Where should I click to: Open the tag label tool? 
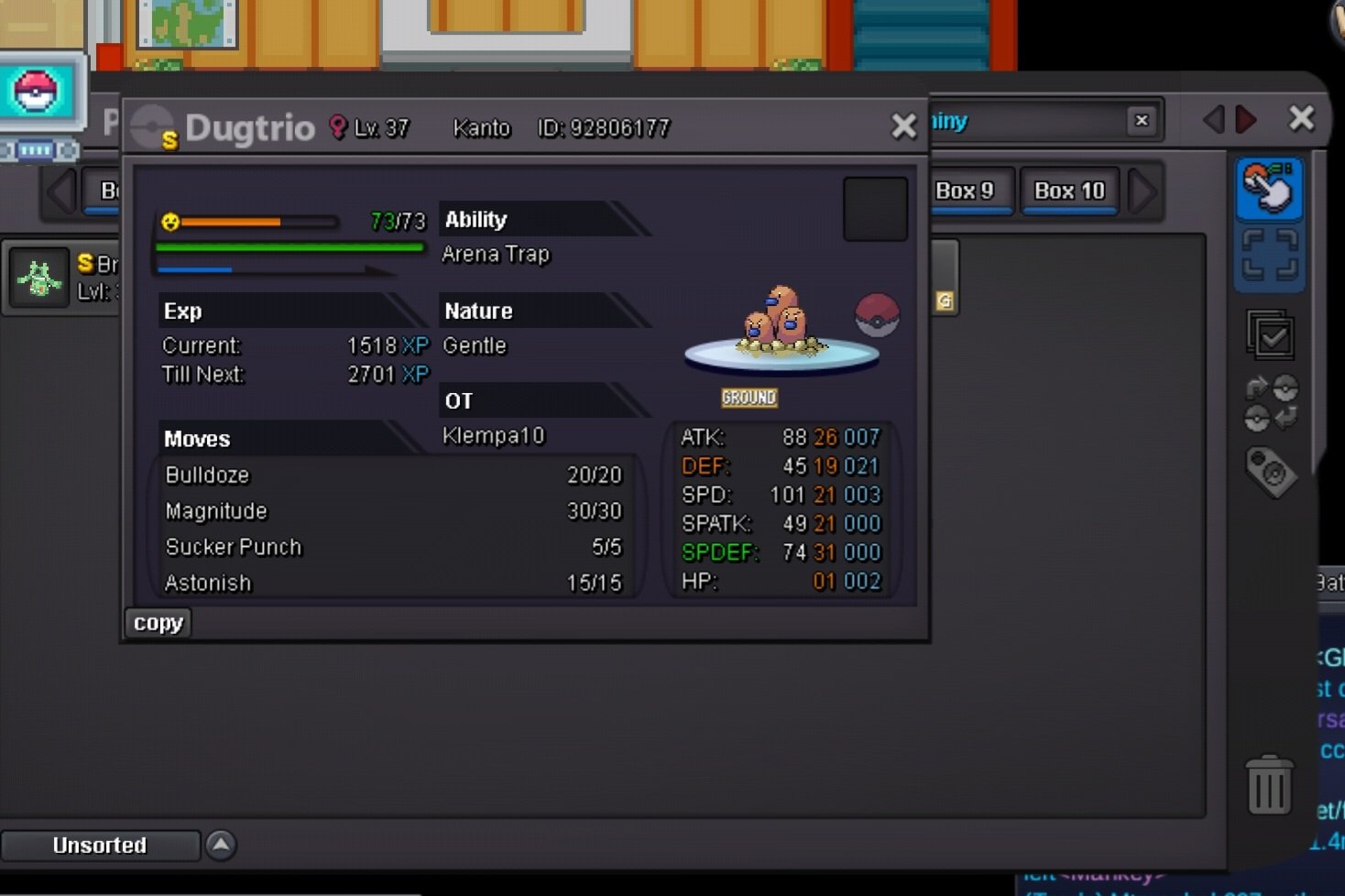(x=1271, y=472)
